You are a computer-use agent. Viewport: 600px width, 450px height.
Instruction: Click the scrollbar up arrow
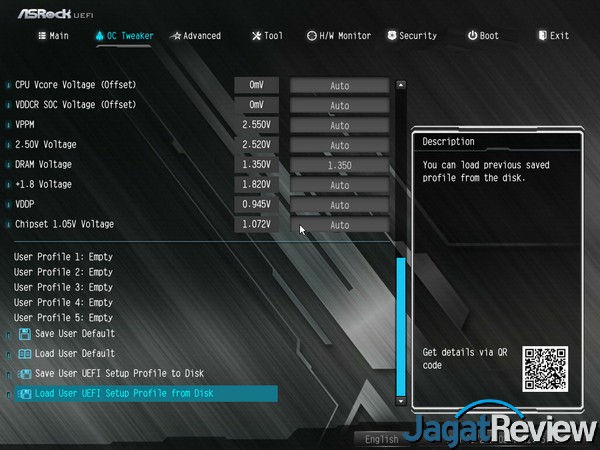[401, 85]
